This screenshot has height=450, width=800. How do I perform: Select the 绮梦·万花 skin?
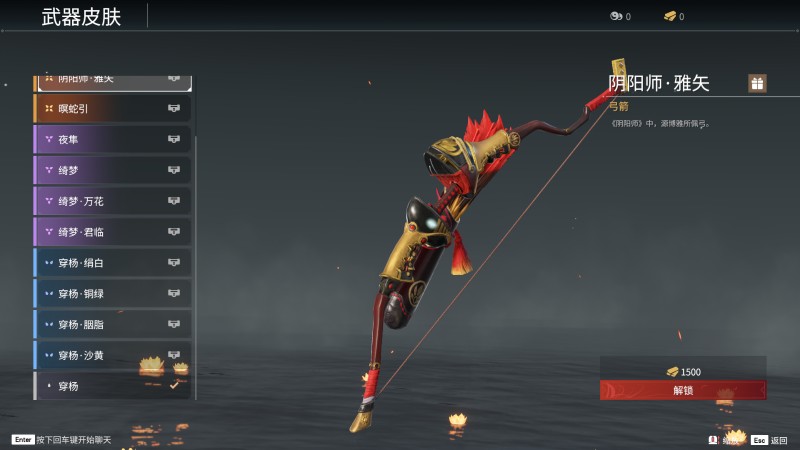tap(112, 201)
